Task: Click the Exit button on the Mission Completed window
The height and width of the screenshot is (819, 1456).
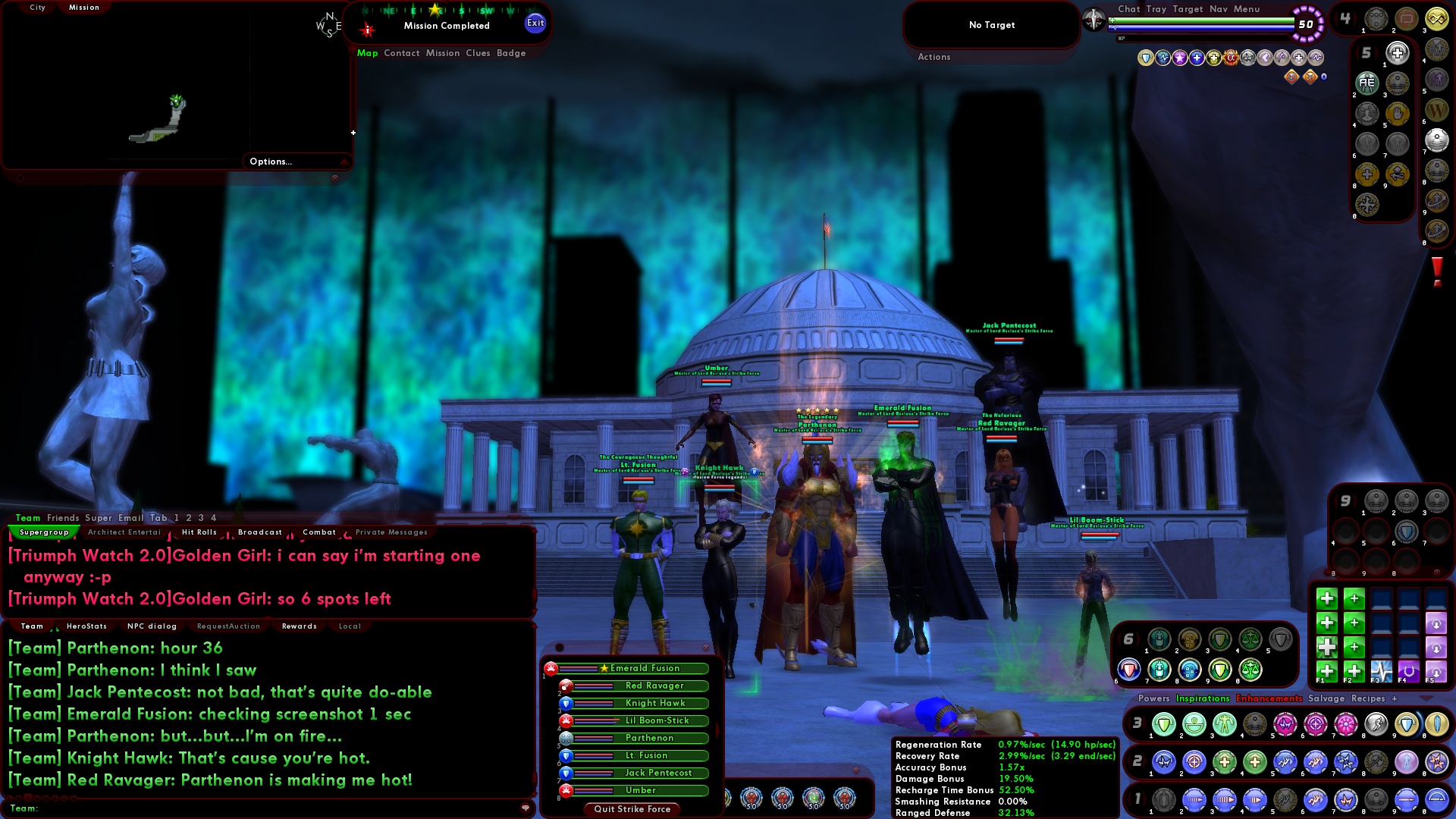Action: pos(536,23)
